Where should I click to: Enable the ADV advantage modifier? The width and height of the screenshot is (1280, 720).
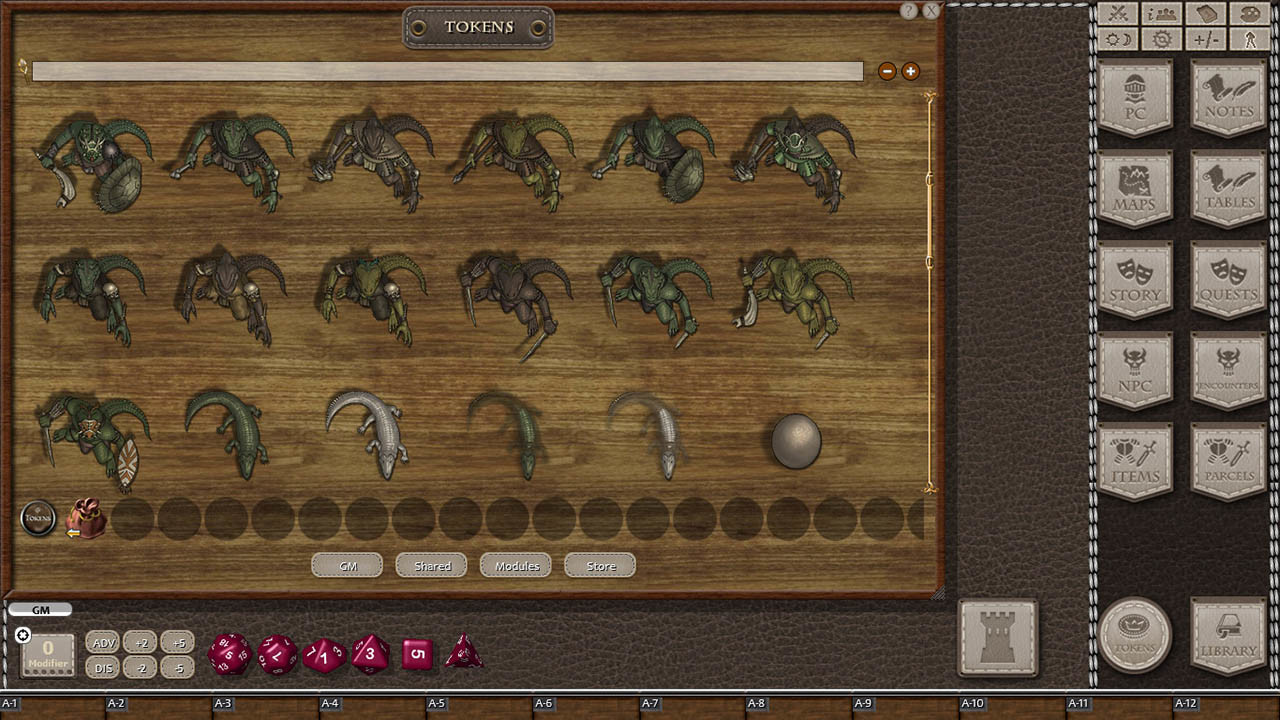point(103,642)
